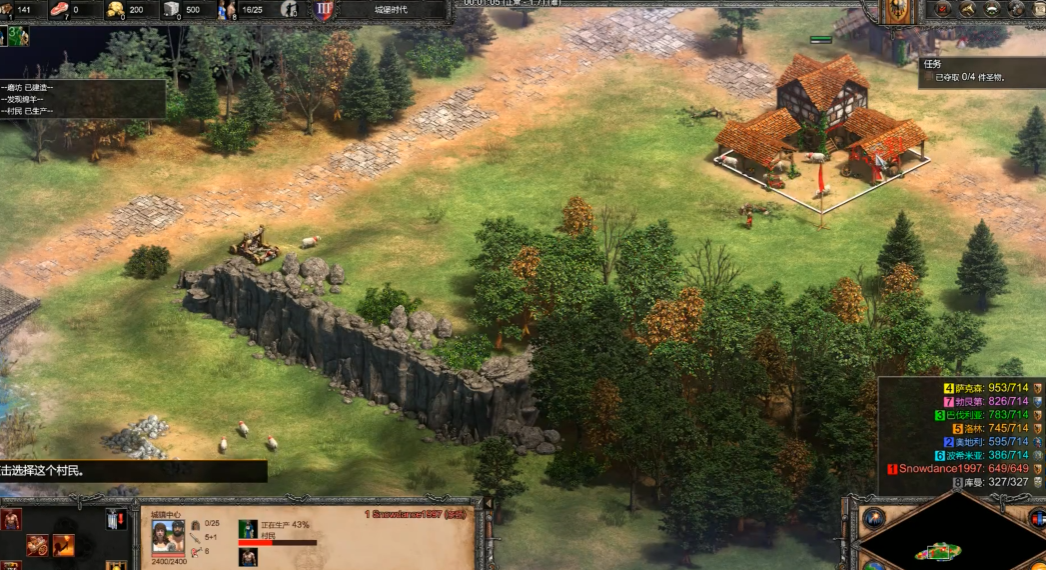Cancel the queued villager in production
Viewport: 1046px width, 570px height.
[x=248, y=557]
